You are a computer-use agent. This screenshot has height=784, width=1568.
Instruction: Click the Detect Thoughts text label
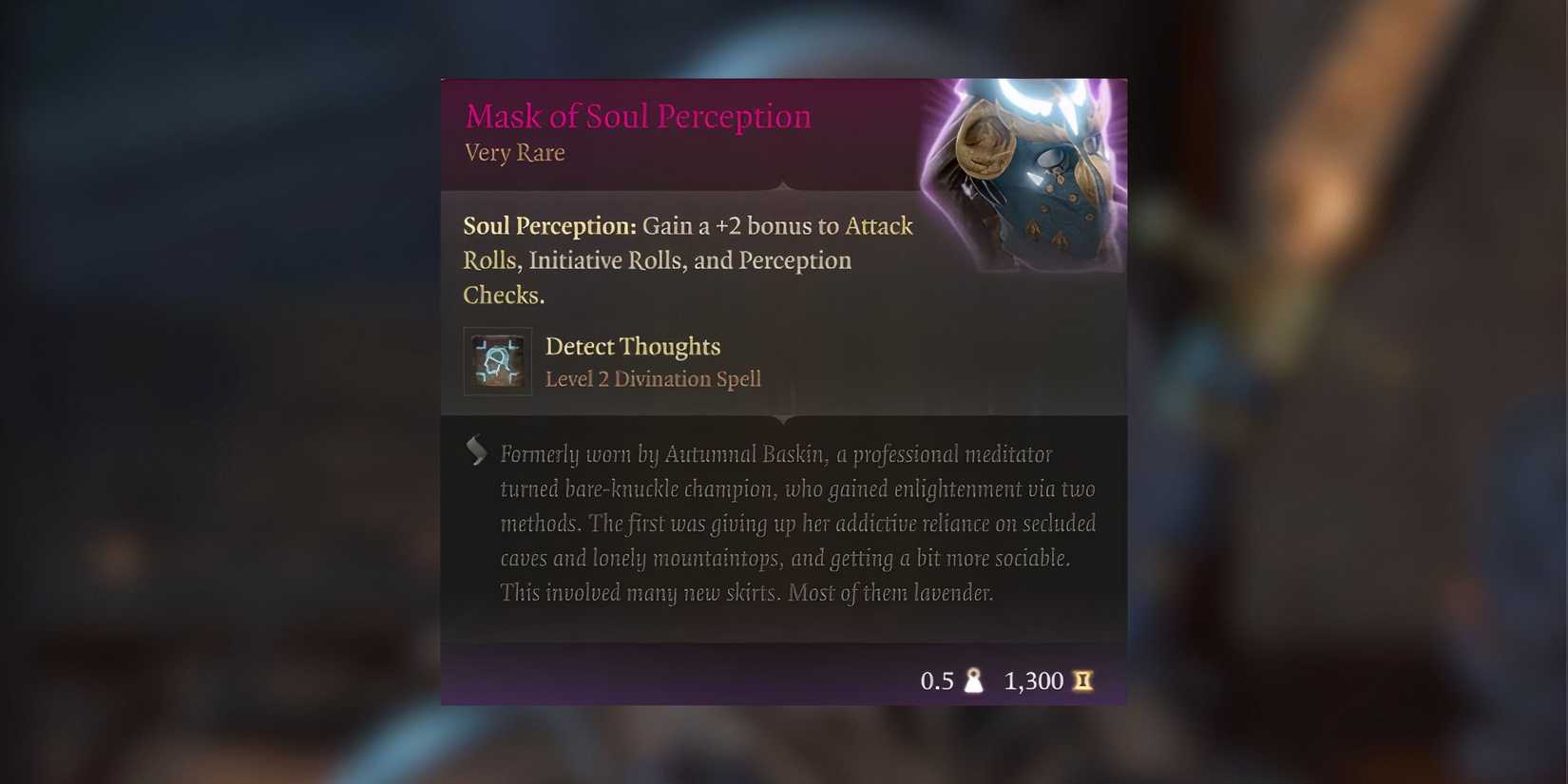point(633,346)
